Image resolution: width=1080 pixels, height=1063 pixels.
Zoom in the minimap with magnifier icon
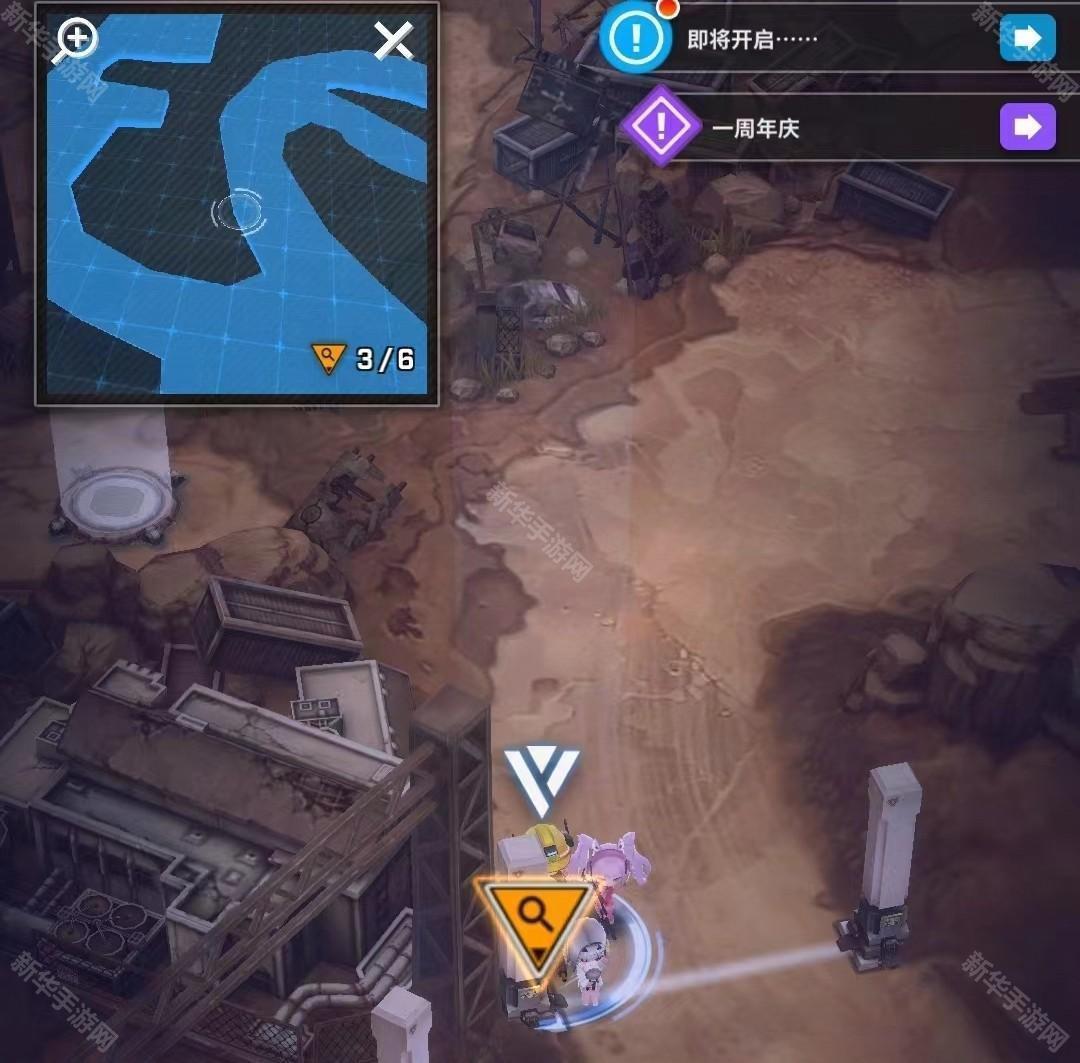(x=77, y=41)
